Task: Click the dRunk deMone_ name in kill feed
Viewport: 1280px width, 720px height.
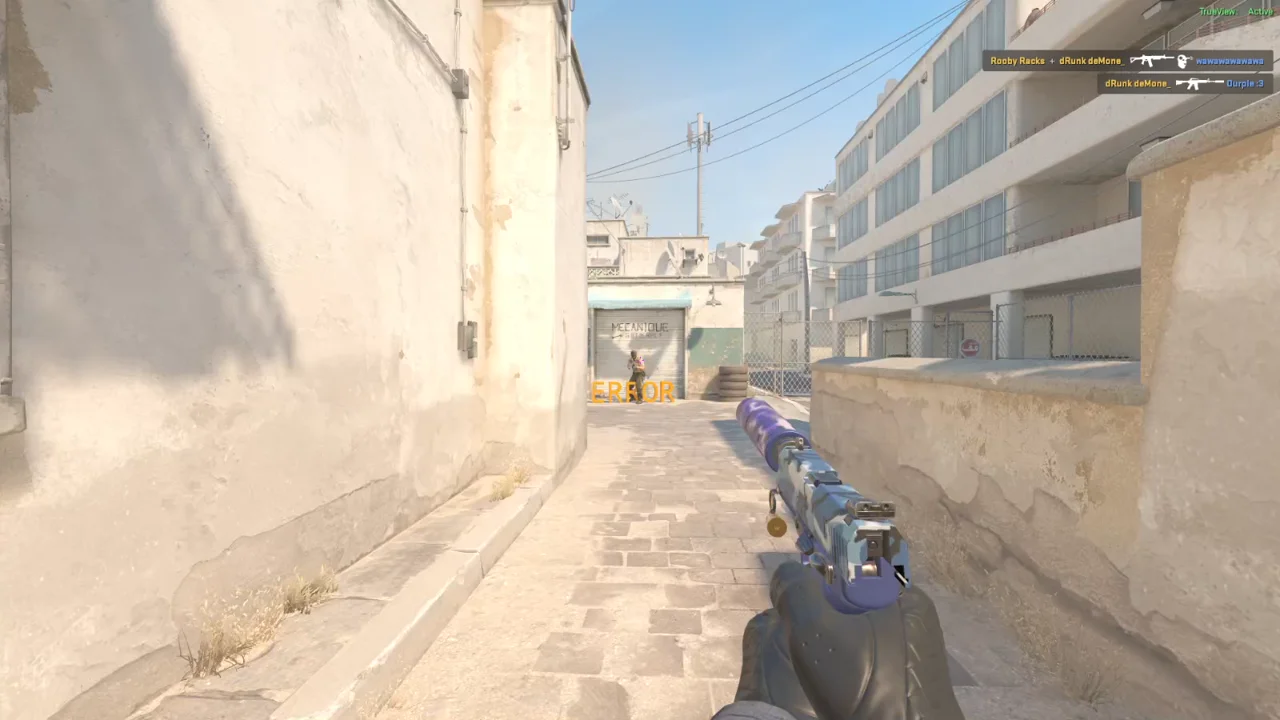Action: 1092,61
